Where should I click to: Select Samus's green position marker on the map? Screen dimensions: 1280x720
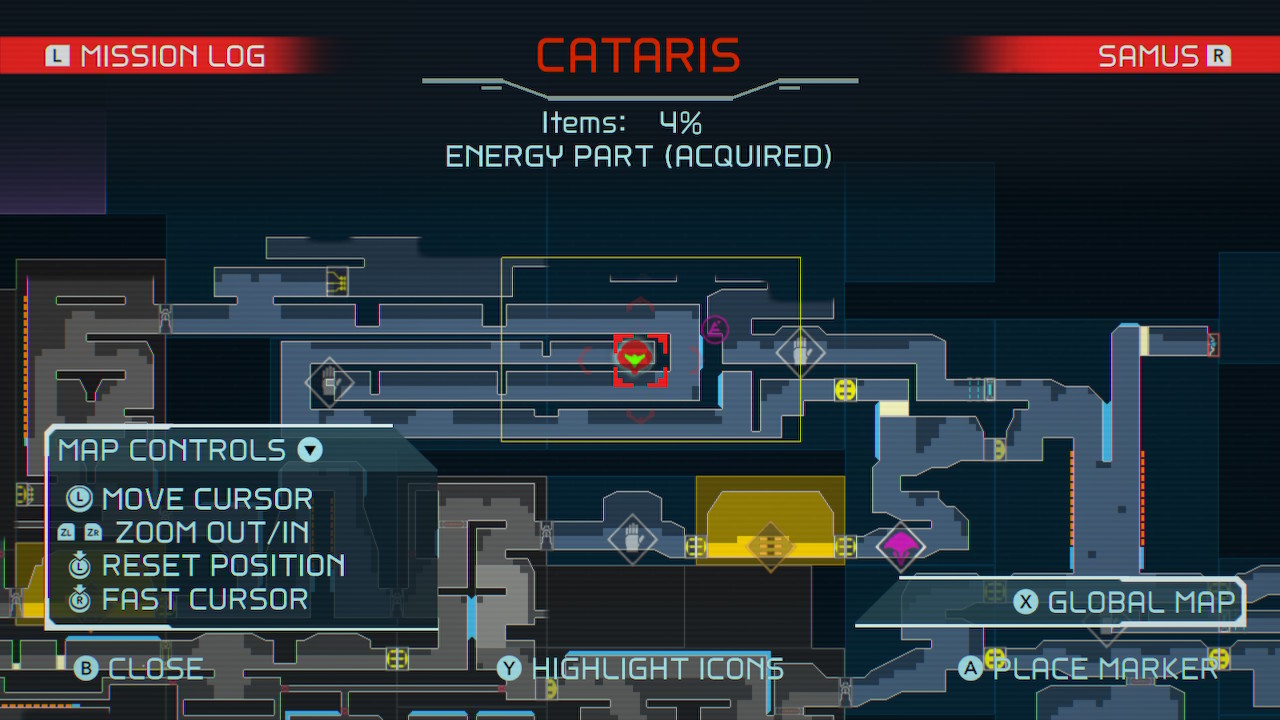coord(637,356)
